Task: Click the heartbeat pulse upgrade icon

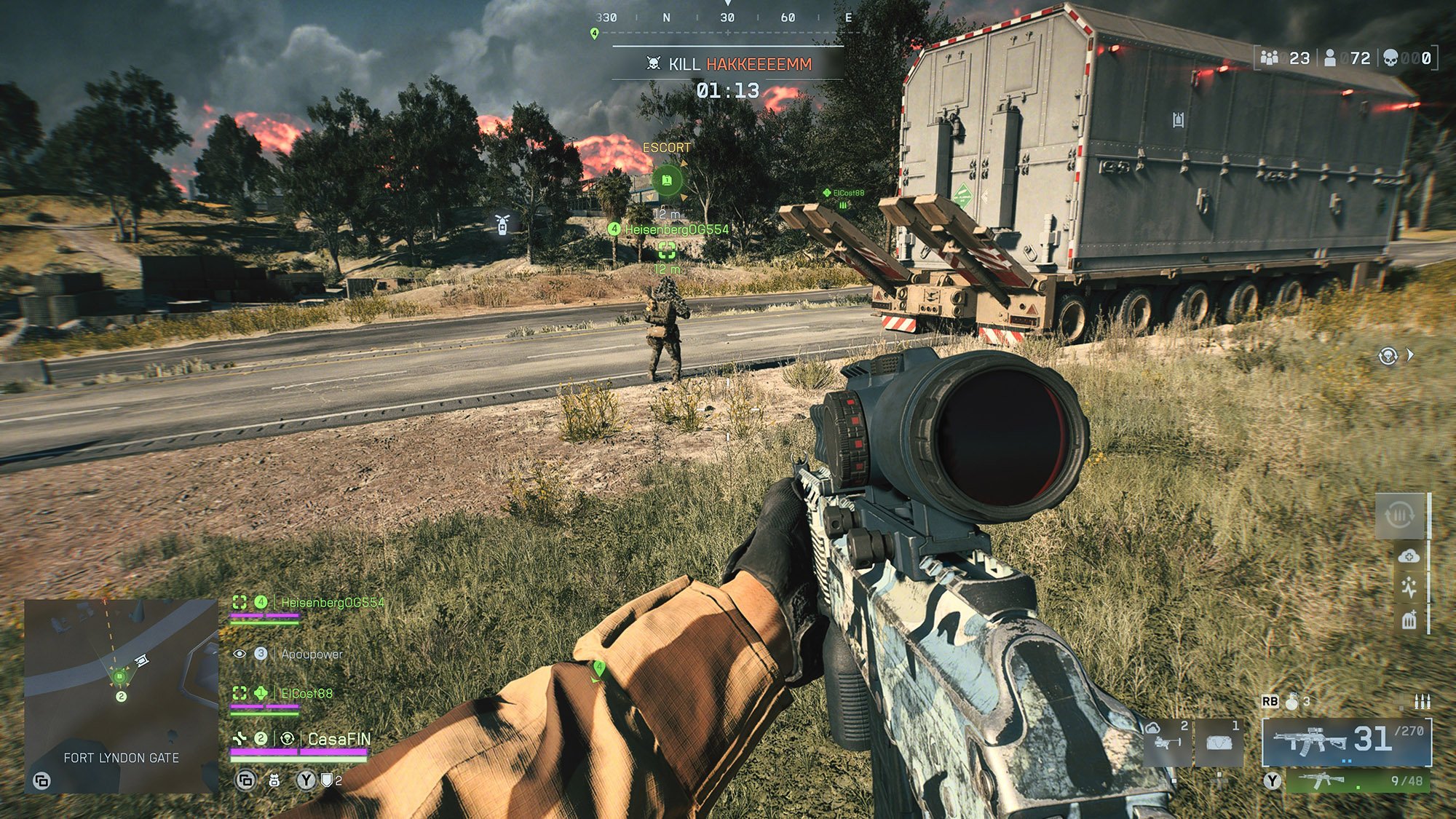Action: pyautogui.click(x=1409, y=587)
